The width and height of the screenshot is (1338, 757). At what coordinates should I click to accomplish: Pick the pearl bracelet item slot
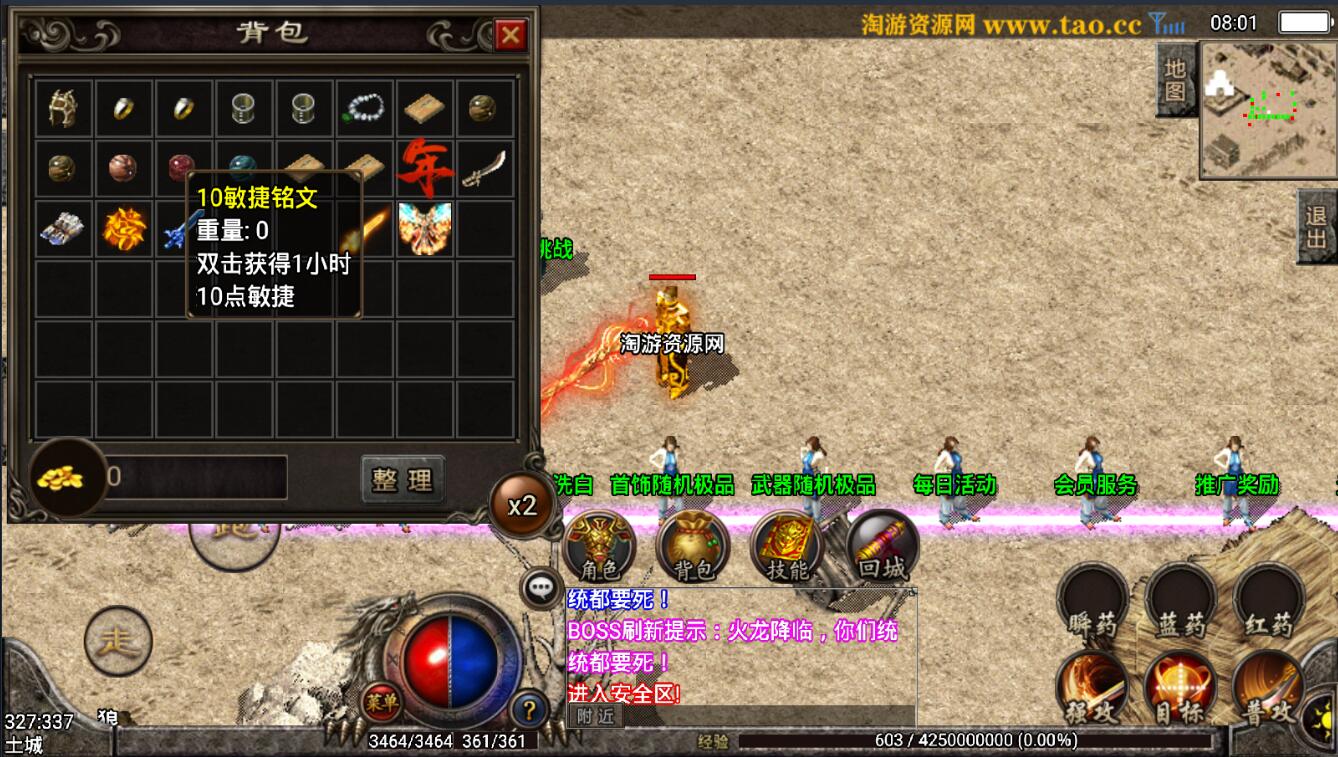[x=364, y=108]
